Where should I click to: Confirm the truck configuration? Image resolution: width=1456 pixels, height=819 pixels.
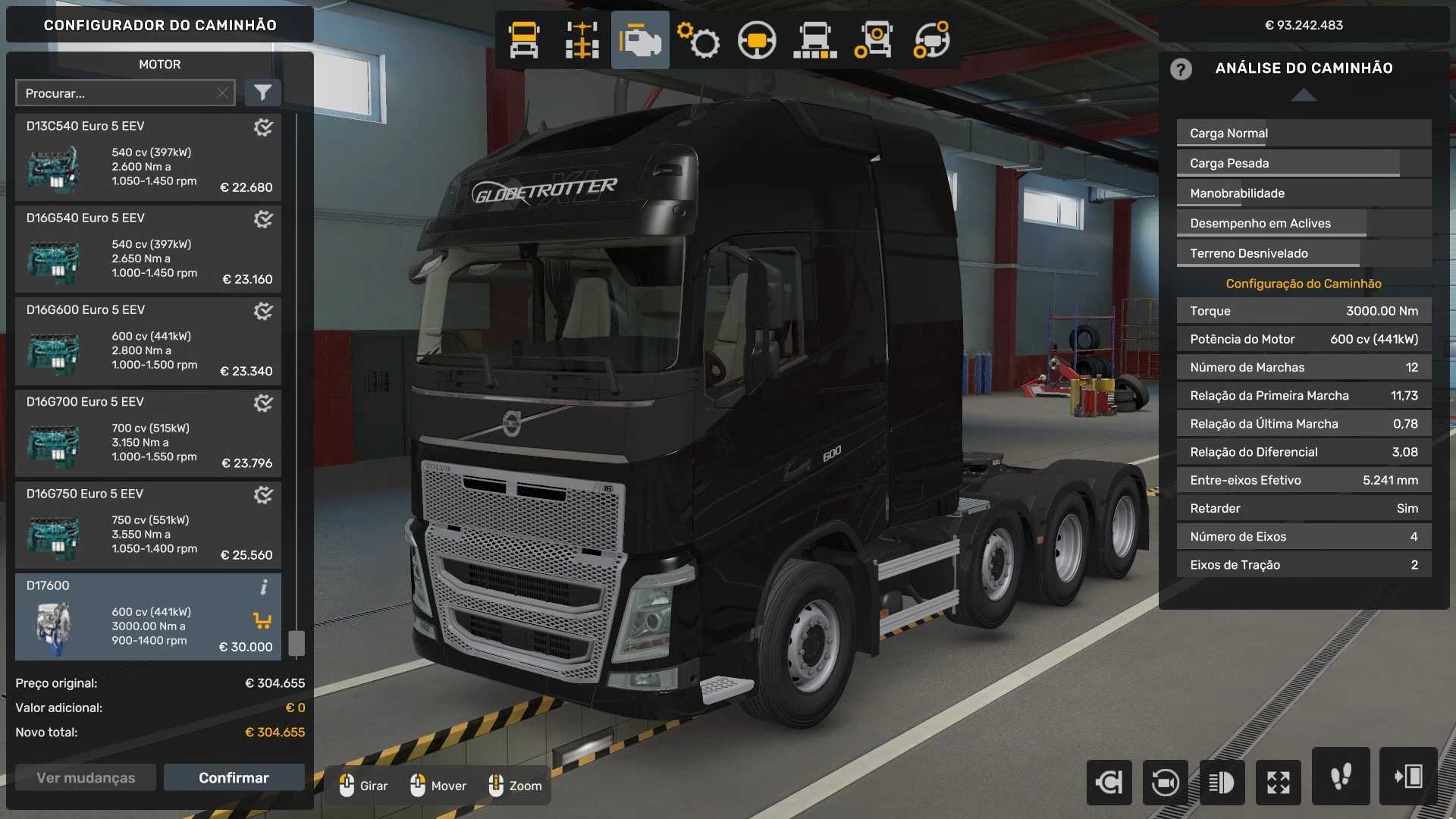coord(234,778)
